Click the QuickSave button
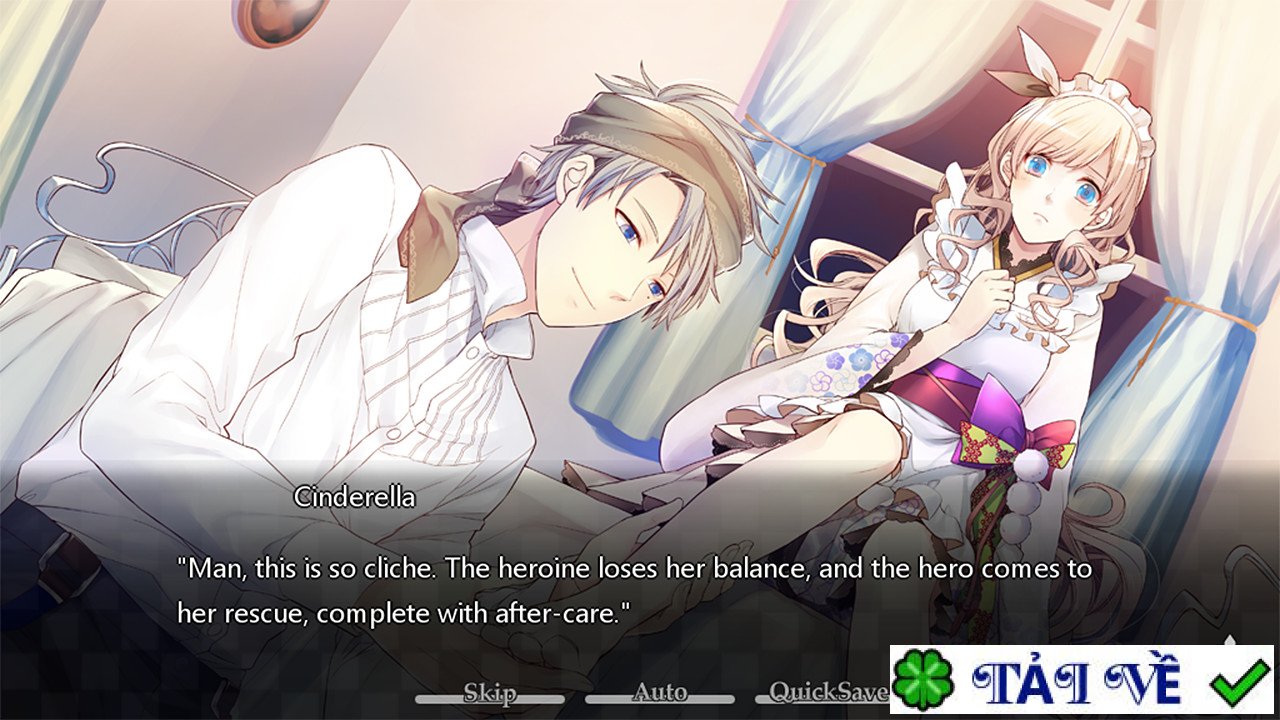 pyautogui.click(x=828, y=693)
